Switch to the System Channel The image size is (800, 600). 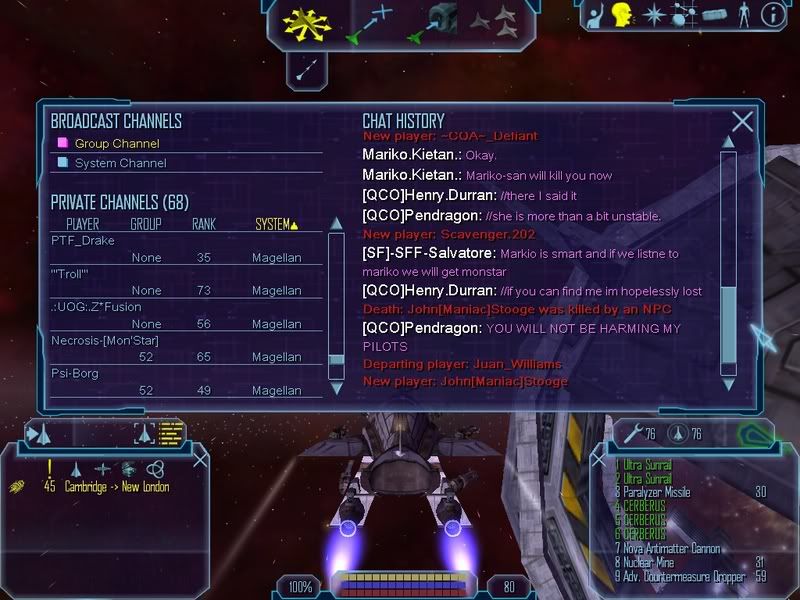[121, 163]
